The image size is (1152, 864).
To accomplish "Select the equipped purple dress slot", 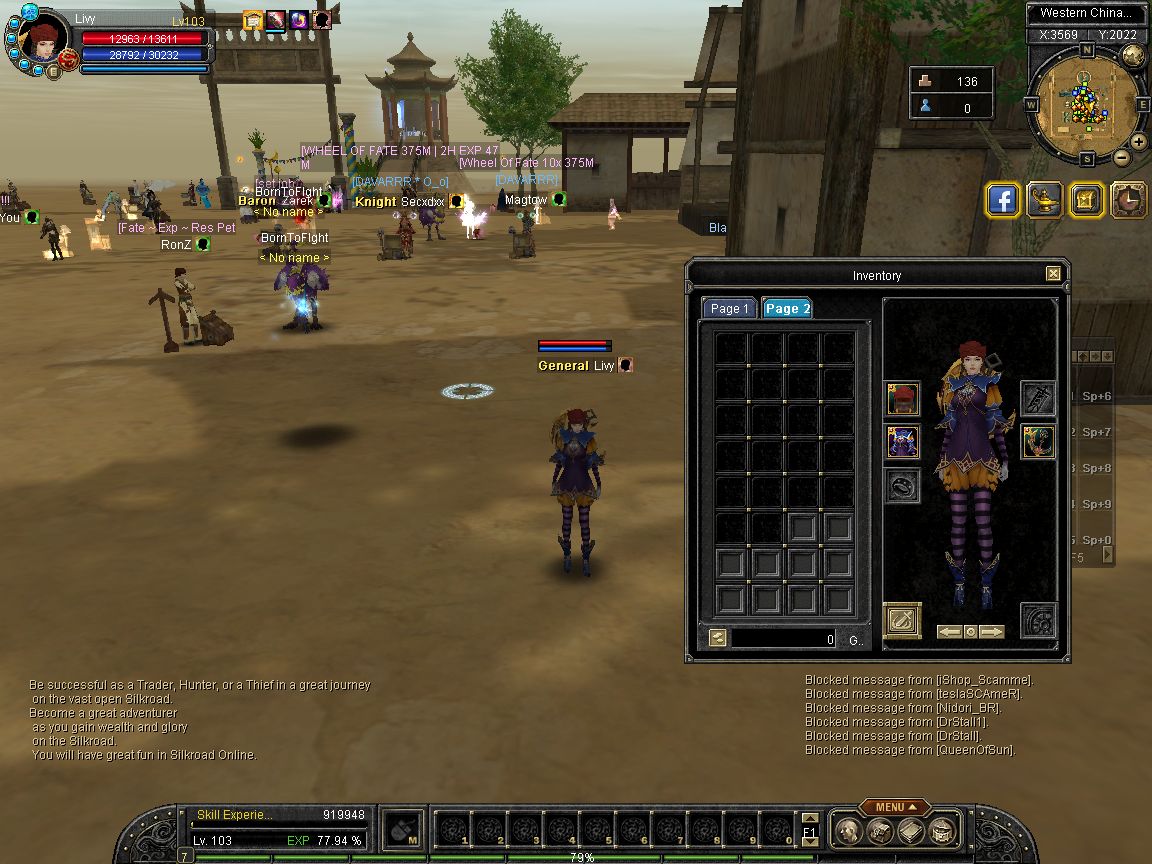I will (x=903, y=442).
